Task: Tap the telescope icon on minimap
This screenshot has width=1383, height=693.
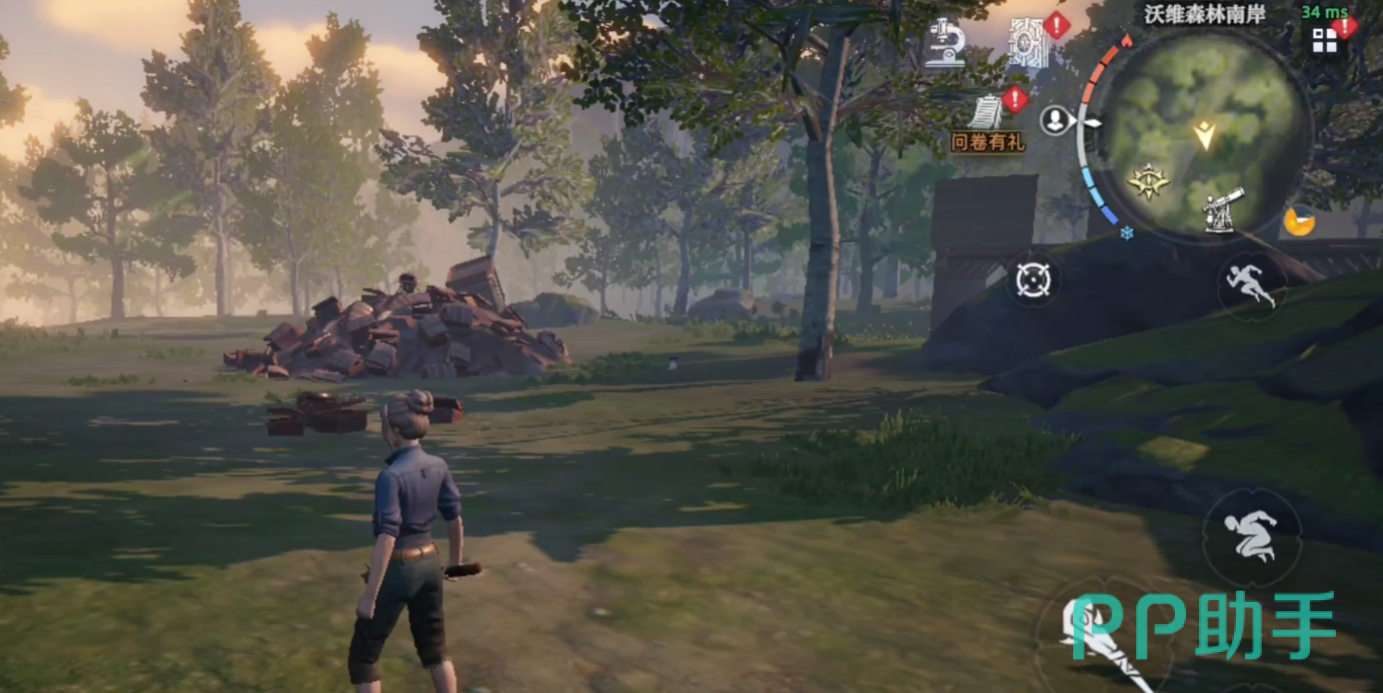Action: point(1223,209)
